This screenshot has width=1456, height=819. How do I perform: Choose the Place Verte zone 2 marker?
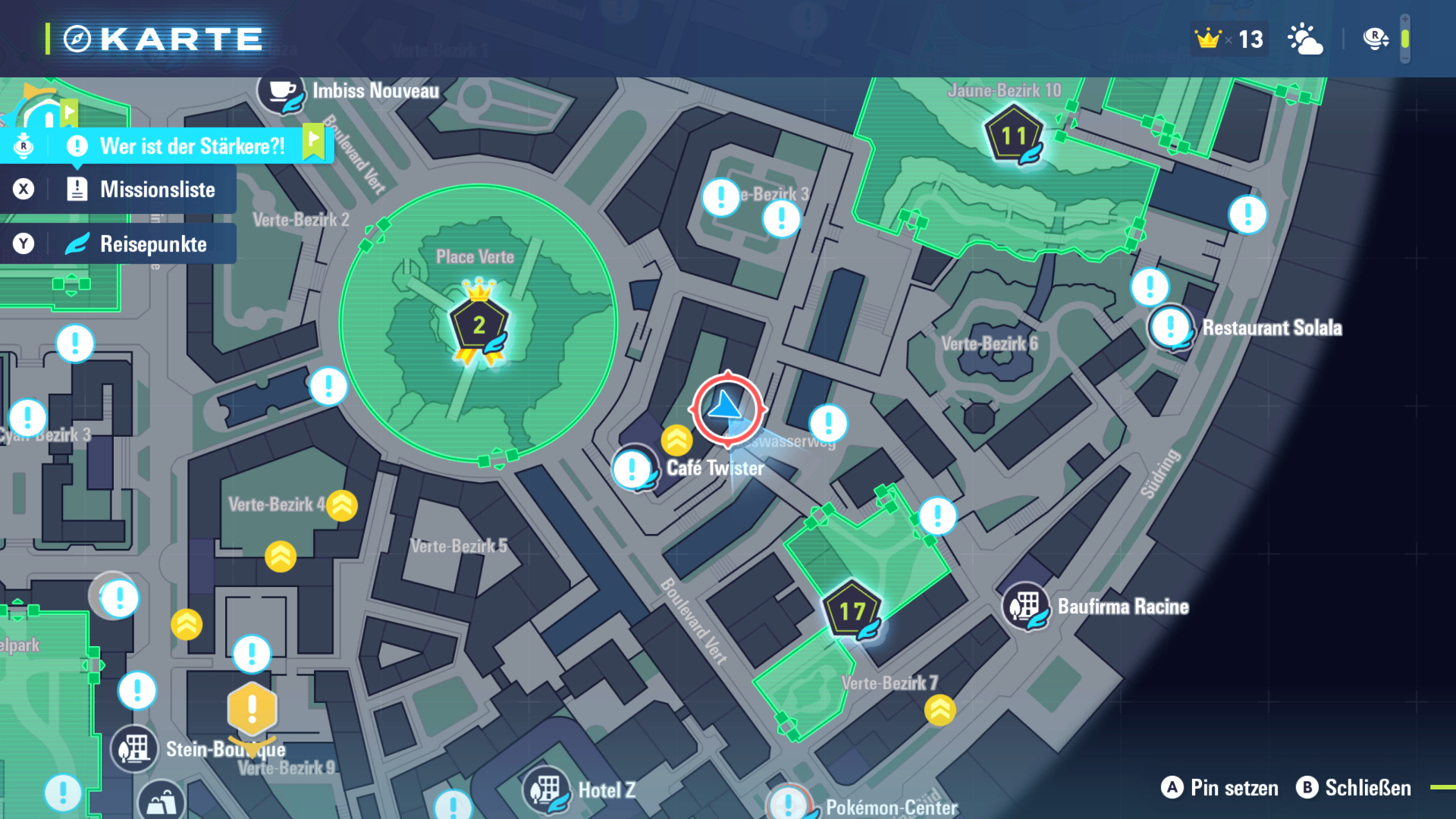479,326
